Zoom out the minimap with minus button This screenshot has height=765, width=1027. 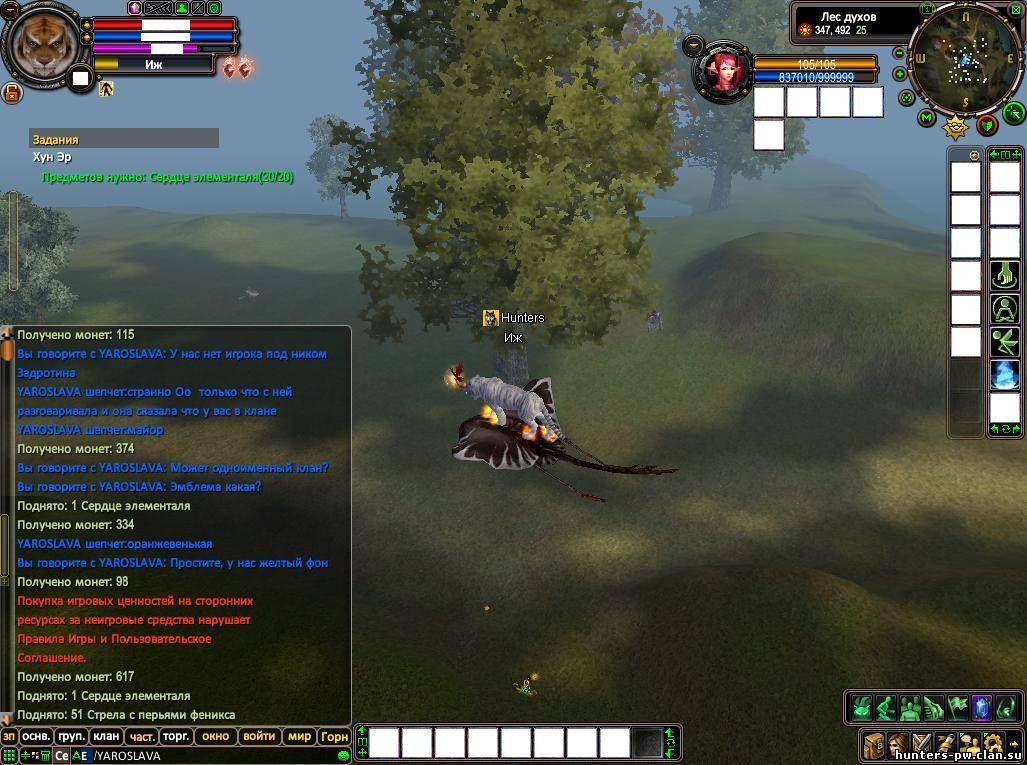(899, 53)
